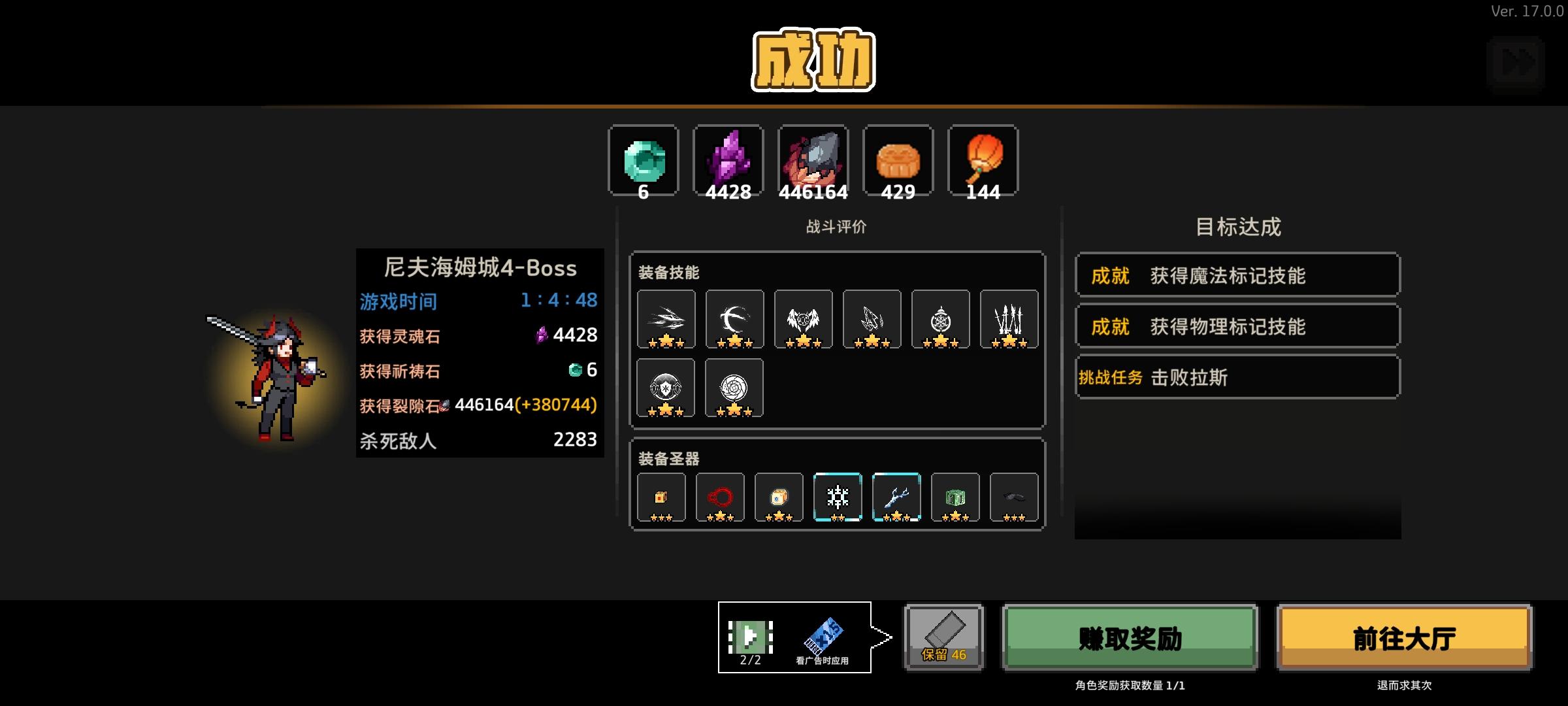Screen dimensions: 1568x706
Task: Click the mooncake item icon
Action: 898,160
